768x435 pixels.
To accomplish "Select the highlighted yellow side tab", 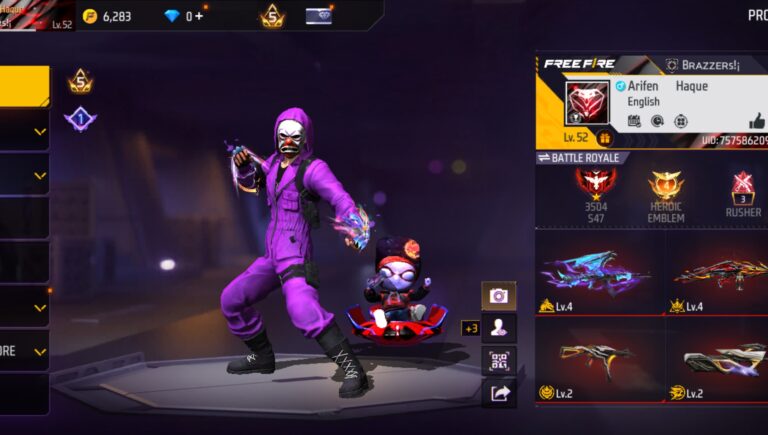I will pos(24,86).
